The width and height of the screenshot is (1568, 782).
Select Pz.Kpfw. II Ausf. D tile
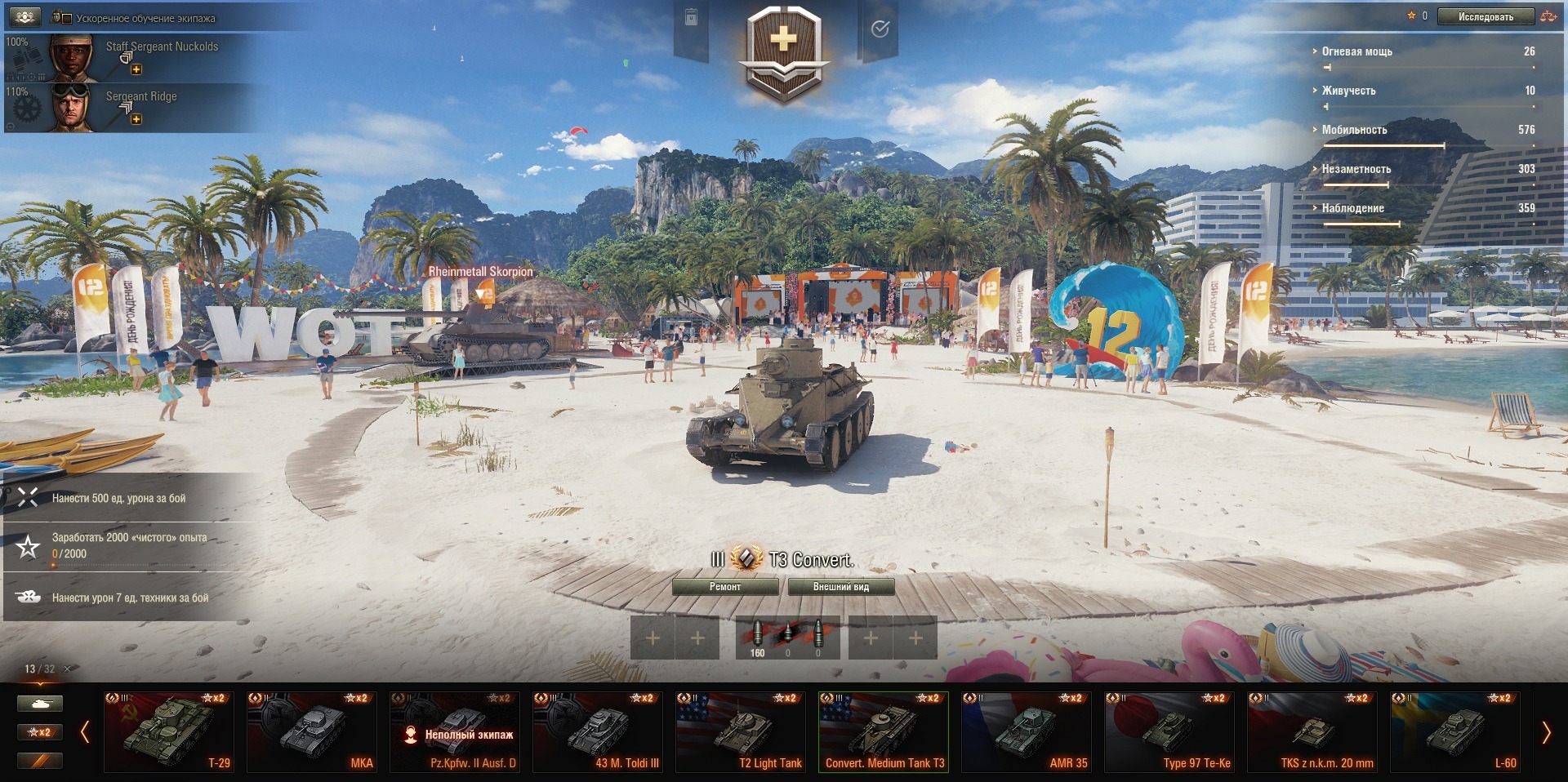point(455,731)
